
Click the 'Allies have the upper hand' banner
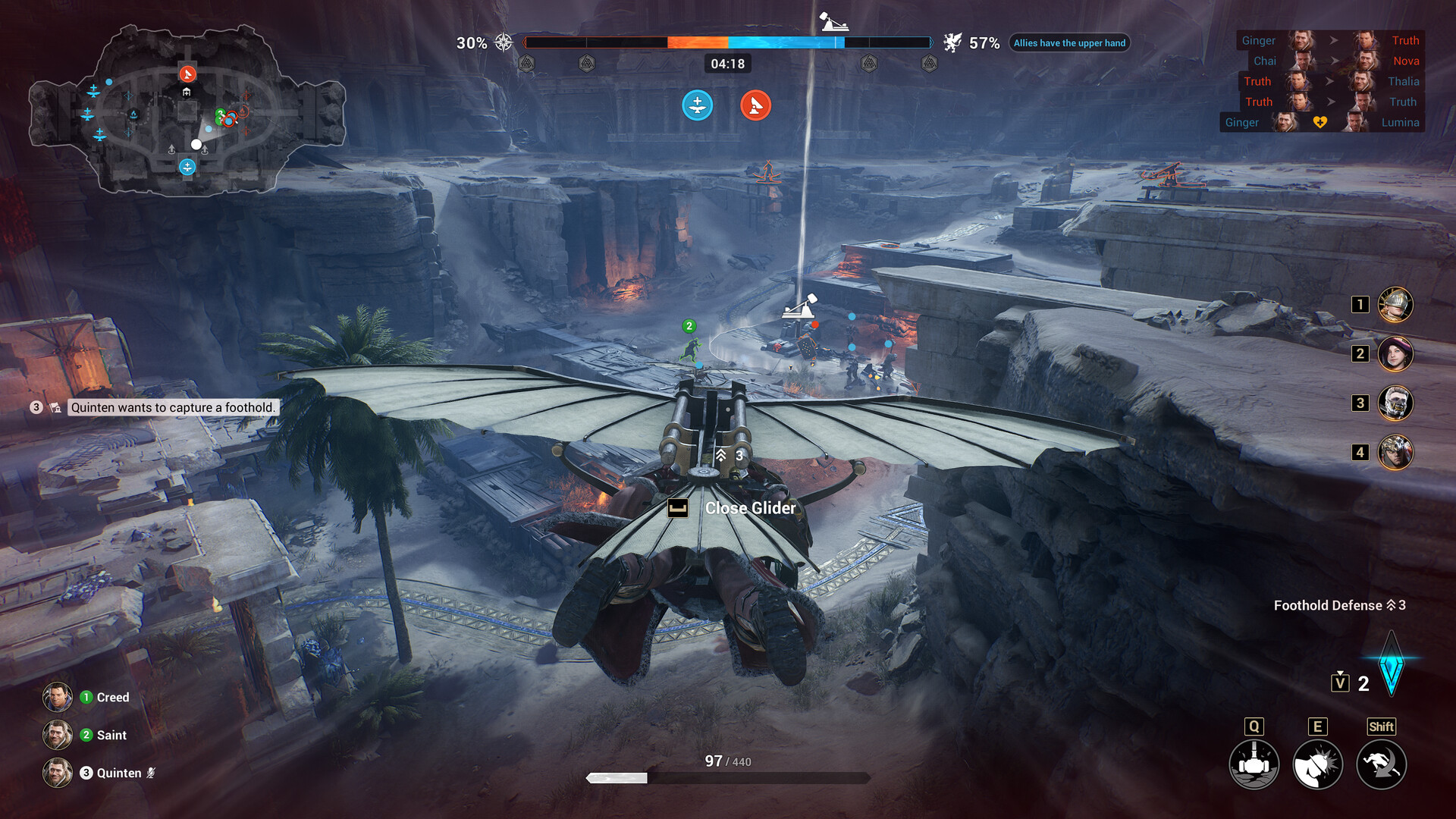coord(1069,43)
